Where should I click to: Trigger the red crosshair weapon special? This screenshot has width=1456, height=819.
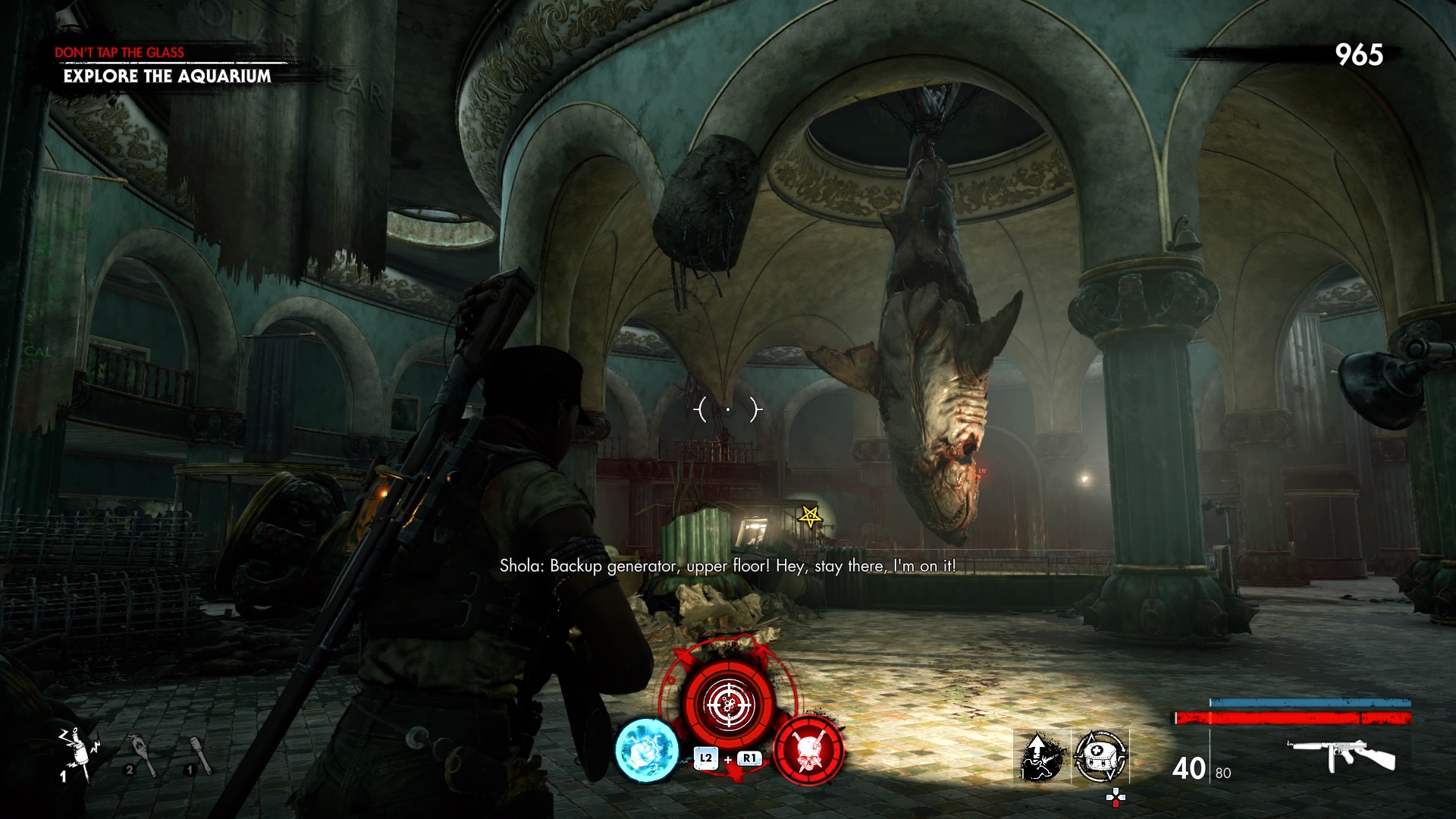(728, 704)
